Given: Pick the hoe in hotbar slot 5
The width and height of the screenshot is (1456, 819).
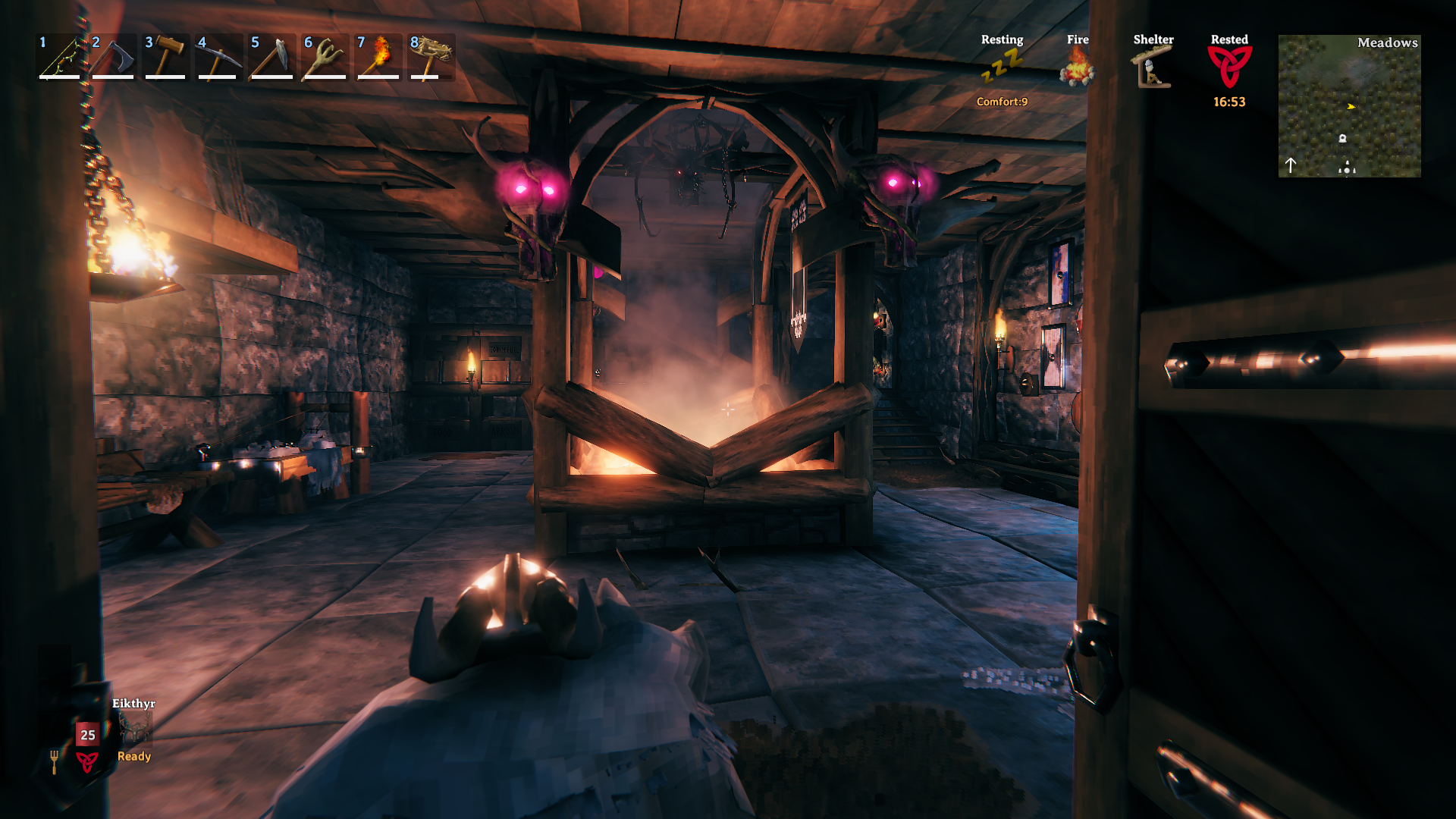Looking at the screenshot, I should (x=272, y=58).
